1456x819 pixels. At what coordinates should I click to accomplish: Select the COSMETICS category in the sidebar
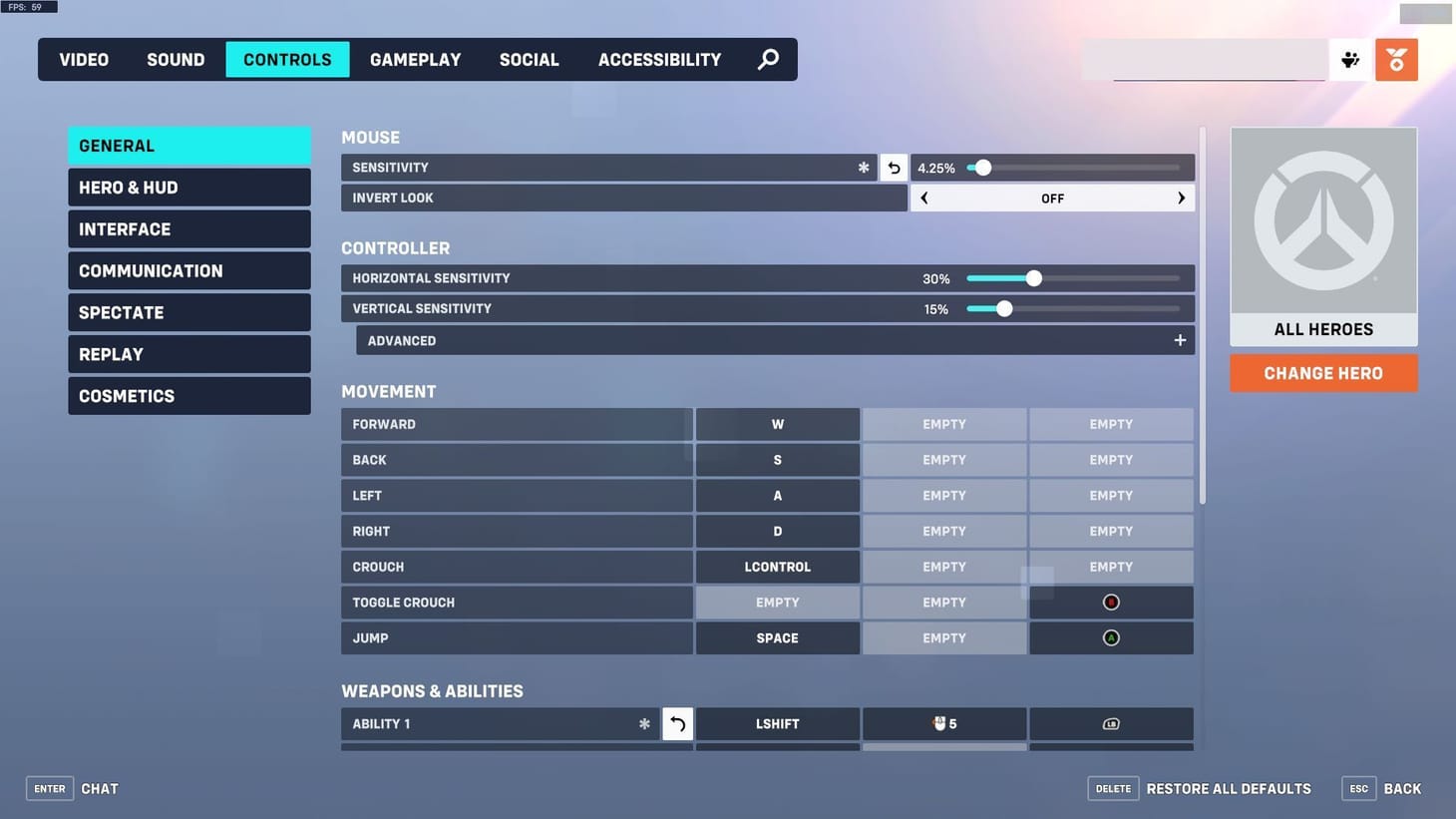[189, 393]
